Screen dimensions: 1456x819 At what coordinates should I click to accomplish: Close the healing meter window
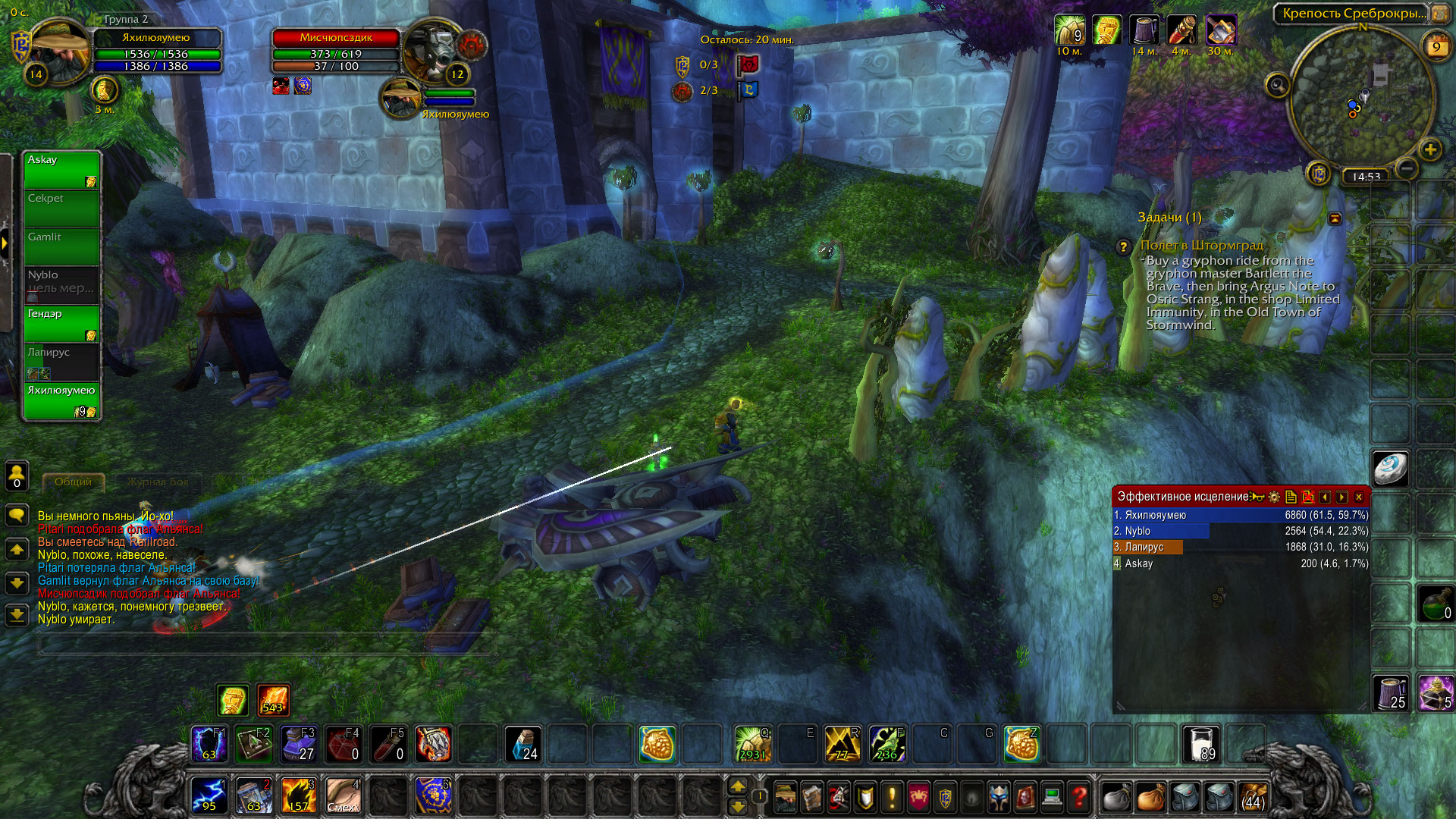1359,497
